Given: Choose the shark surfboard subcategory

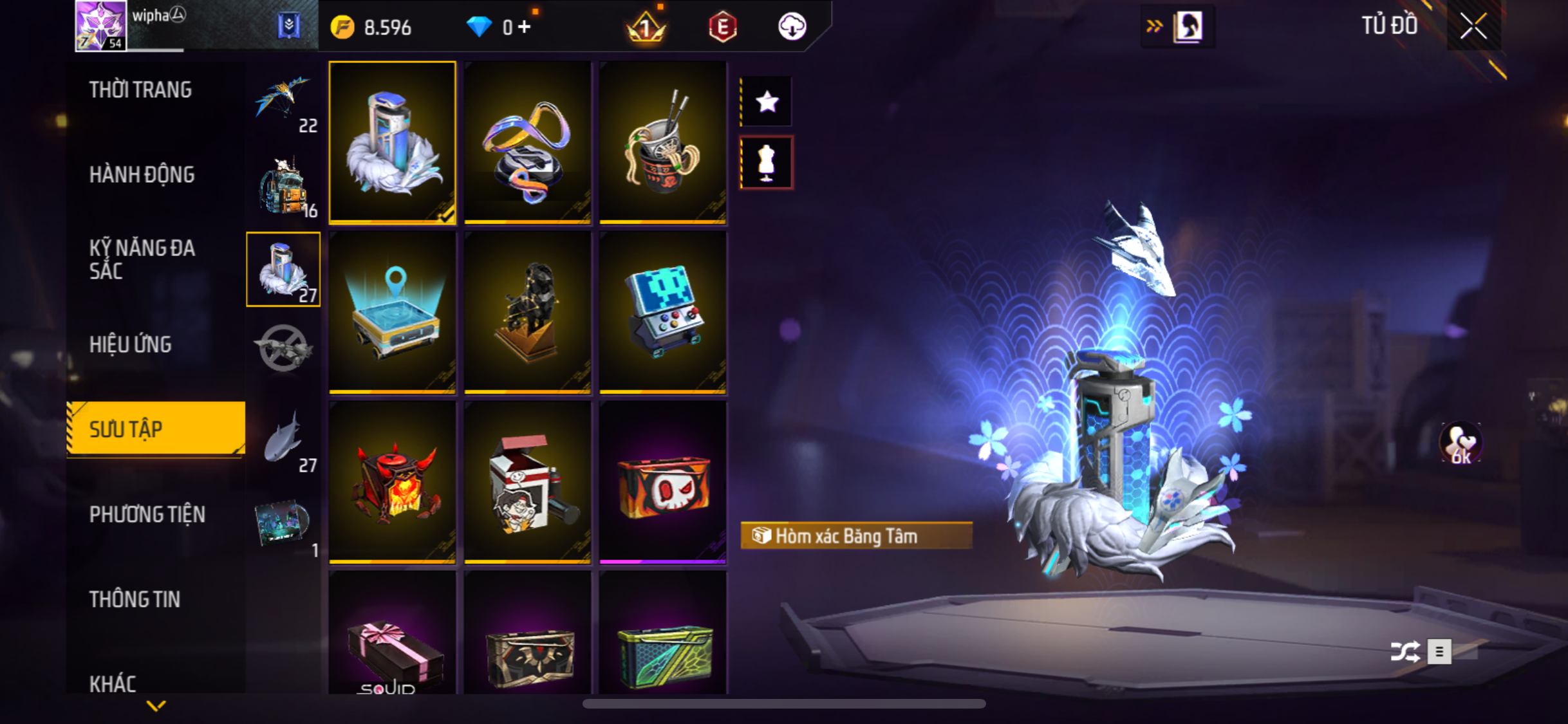Looking at the screenshot, I should point(283,440).
